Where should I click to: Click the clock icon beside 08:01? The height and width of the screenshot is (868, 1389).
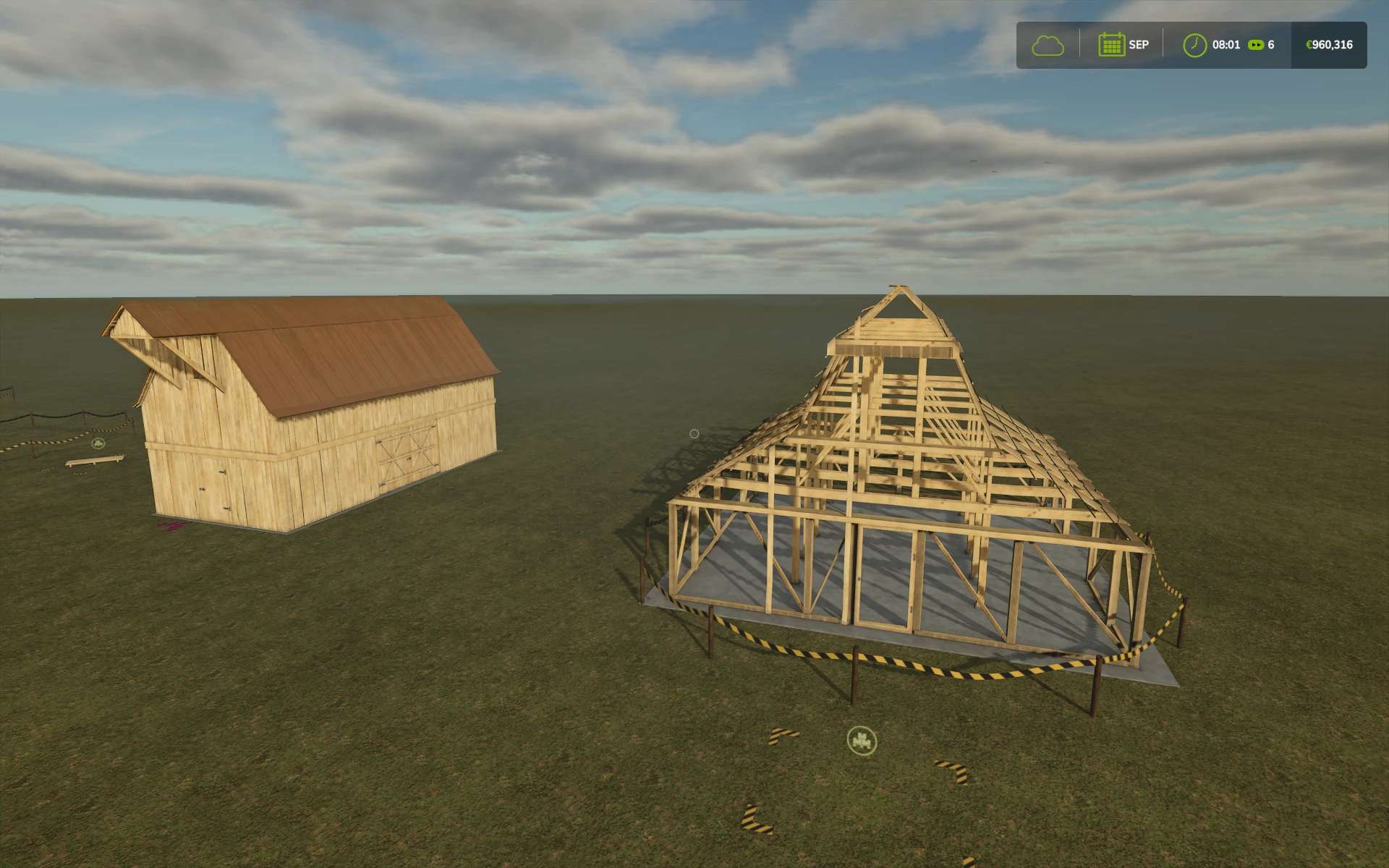pyautogui.click(x=1194, y=45)
